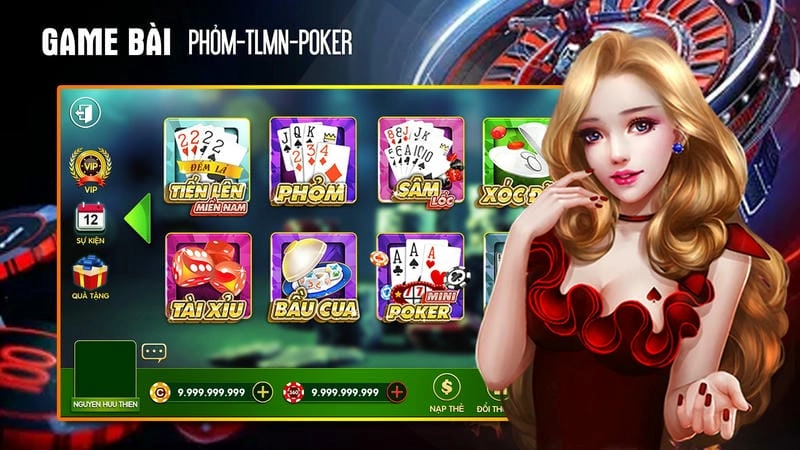Choose the Tài Xỉu dice game
800x450 pixels.
tap(207, 277)
